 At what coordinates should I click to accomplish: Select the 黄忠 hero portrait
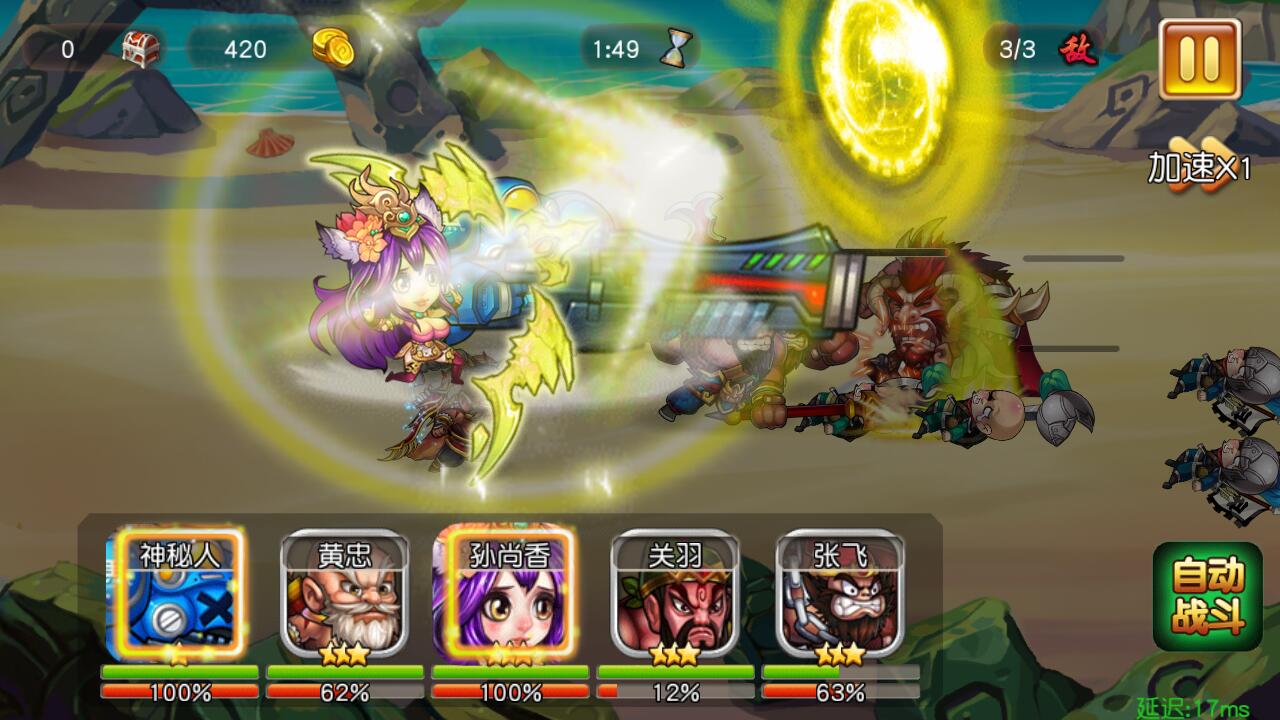344,595
